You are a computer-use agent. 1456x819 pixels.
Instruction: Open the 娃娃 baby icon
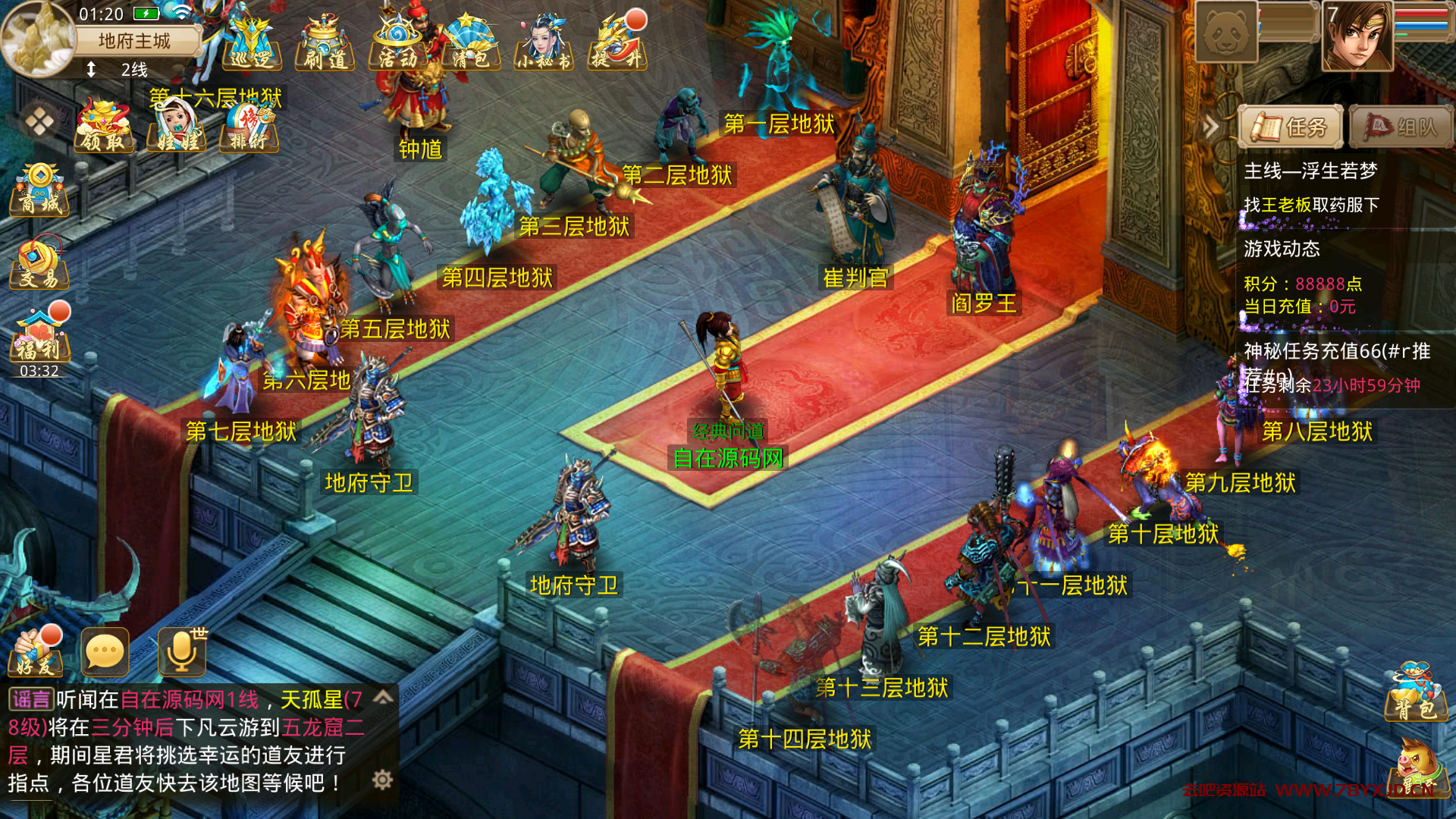point(177,127)
